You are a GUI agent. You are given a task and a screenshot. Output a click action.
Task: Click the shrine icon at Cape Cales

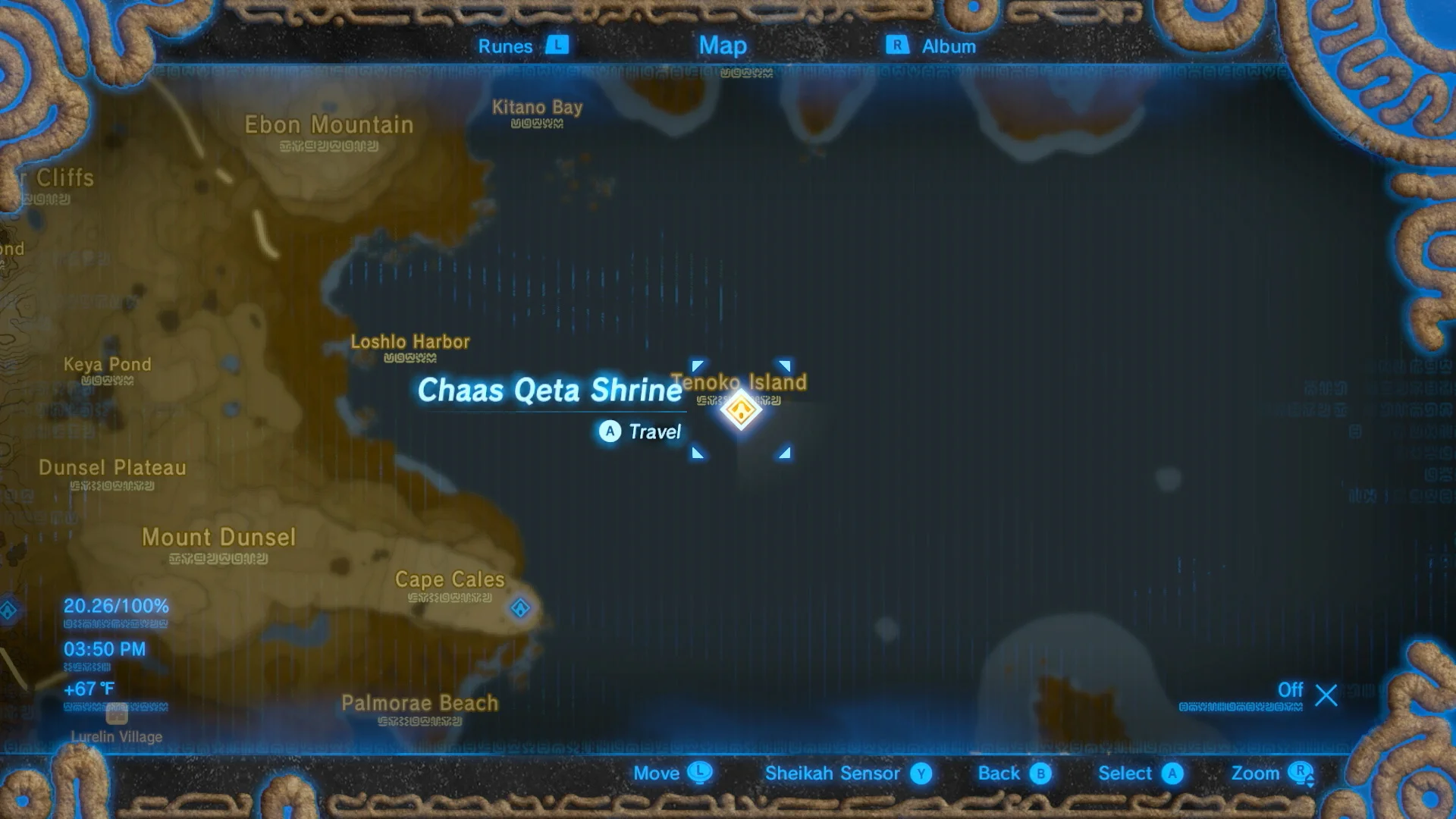(x=520, y=606)
